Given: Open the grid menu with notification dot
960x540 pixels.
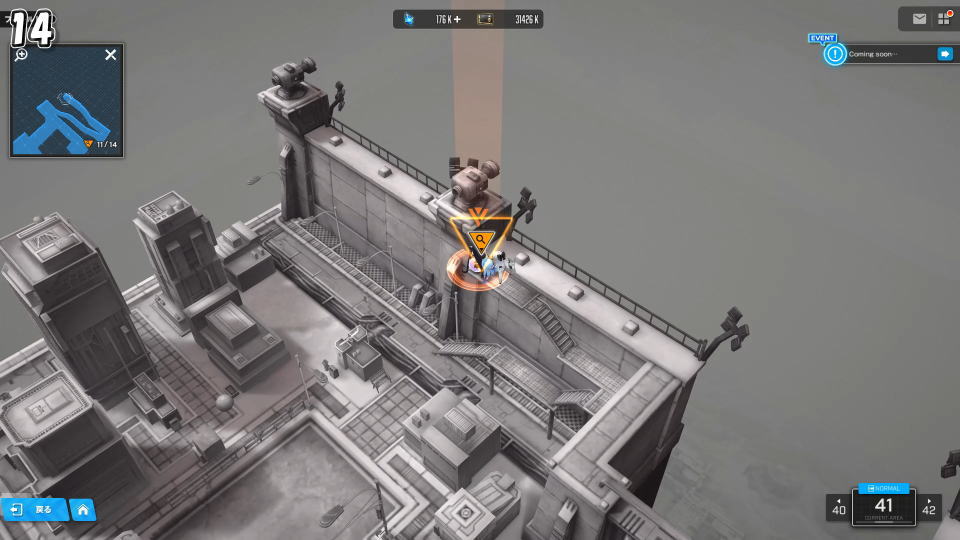Looking at the screenshot, I should [942, 19].
